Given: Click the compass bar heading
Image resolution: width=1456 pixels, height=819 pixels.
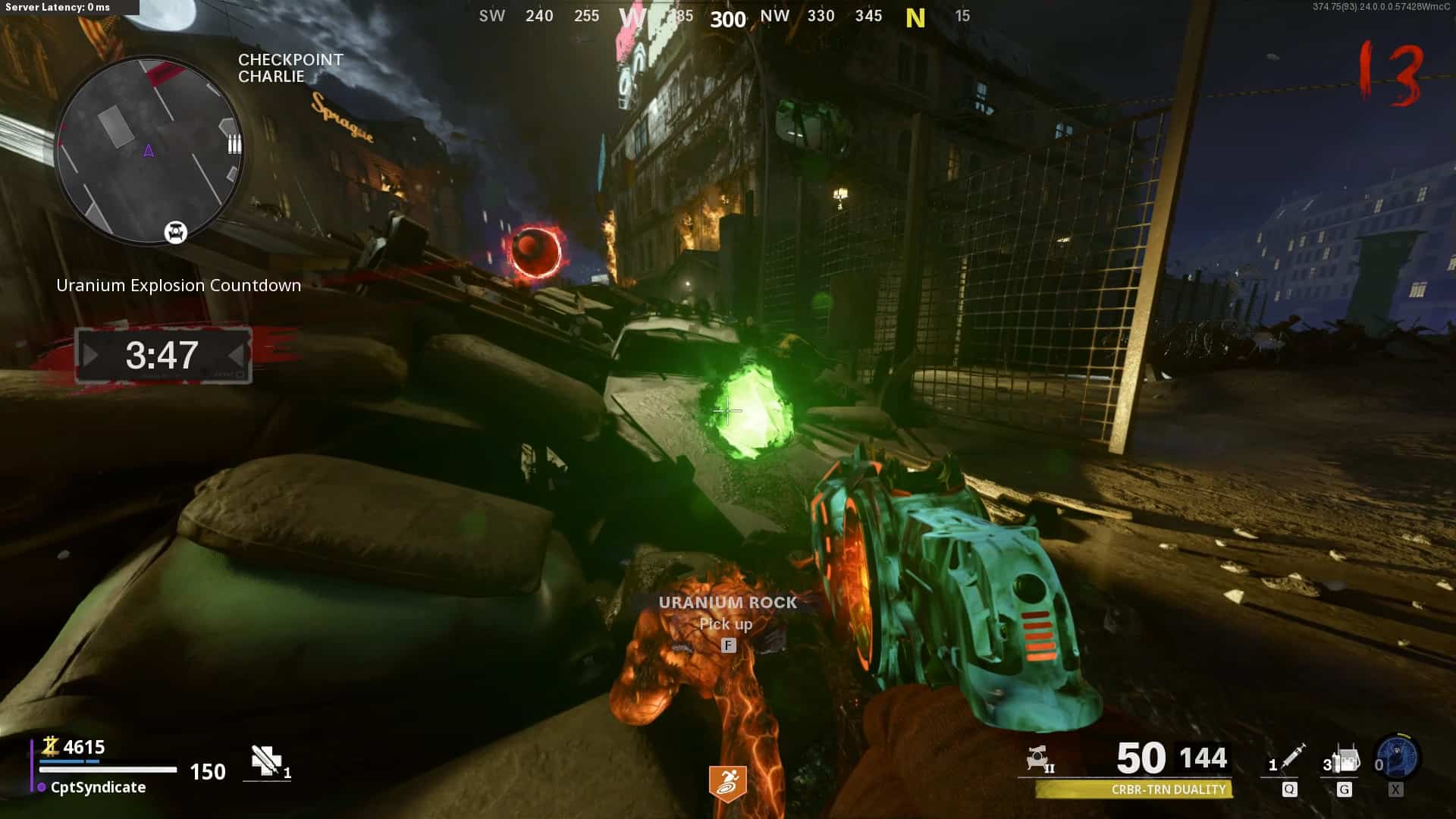Looking at the screenshot, I should pyautogui.click(x=726, y=17).
